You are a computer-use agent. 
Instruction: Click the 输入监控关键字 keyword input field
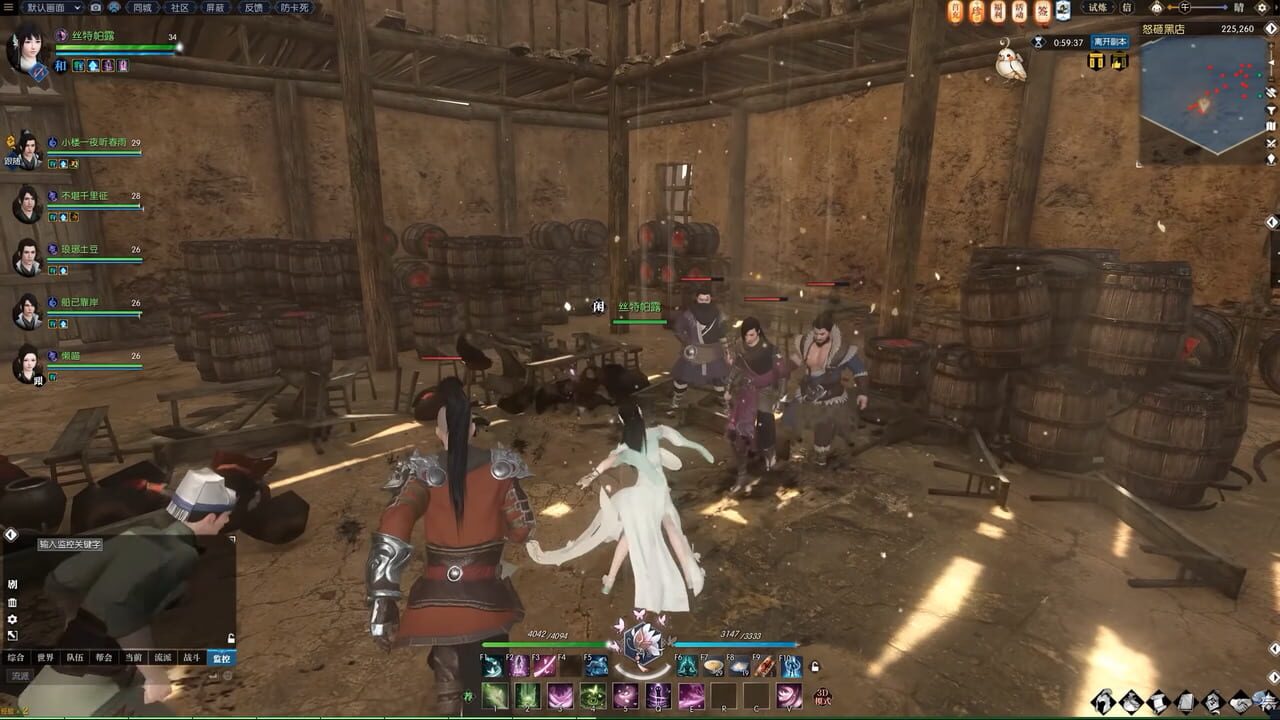click(70, 545)
